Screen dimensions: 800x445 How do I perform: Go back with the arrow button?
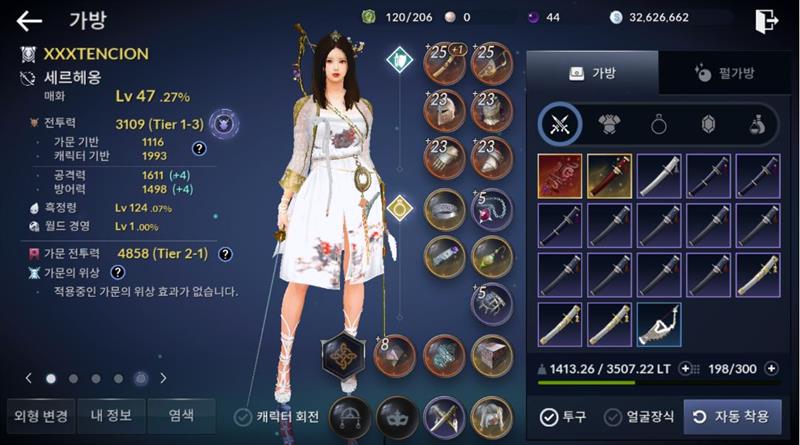pos(29,21)
